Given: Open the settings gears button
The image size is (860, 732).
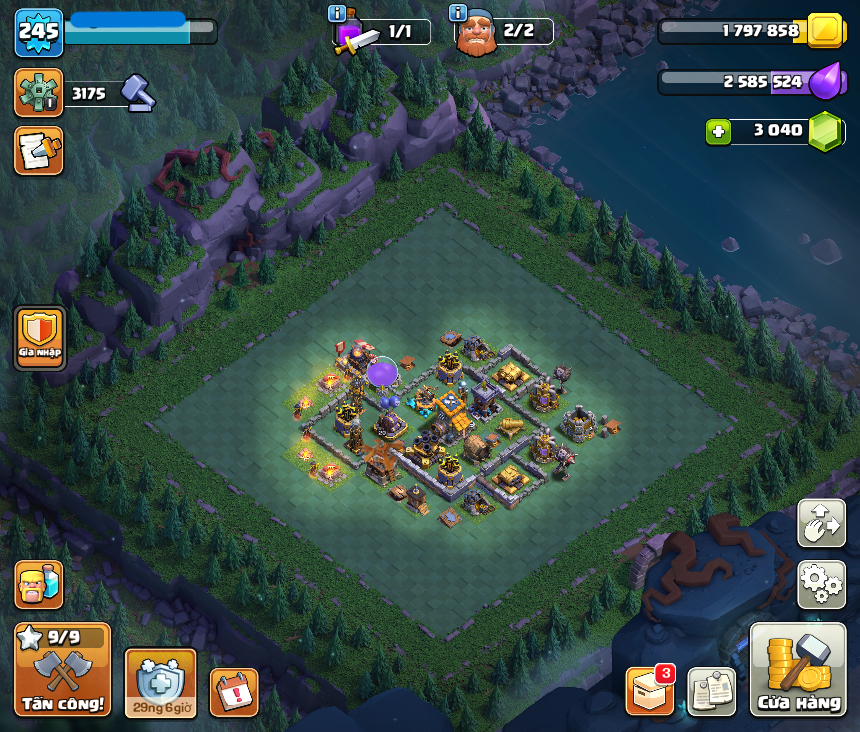Looking at the screenshot, I should click(x=821, y=584).
